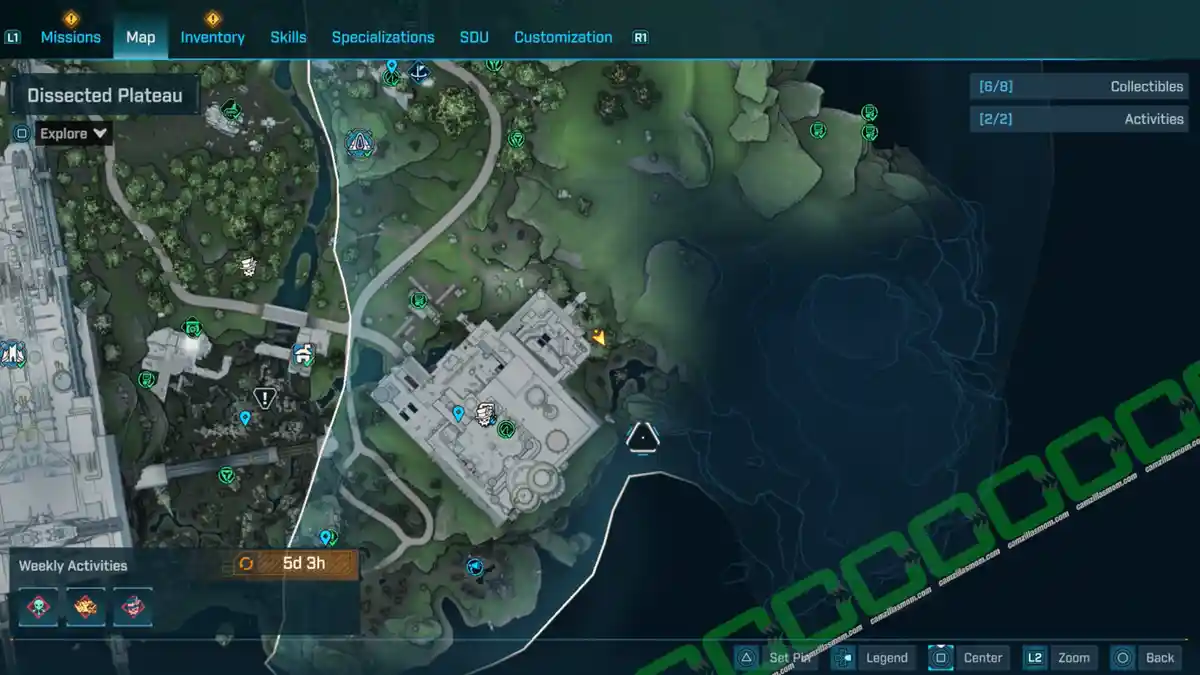Viewport: 1200px width, 675px height.
Task: Center the map view
Action: 970,657
